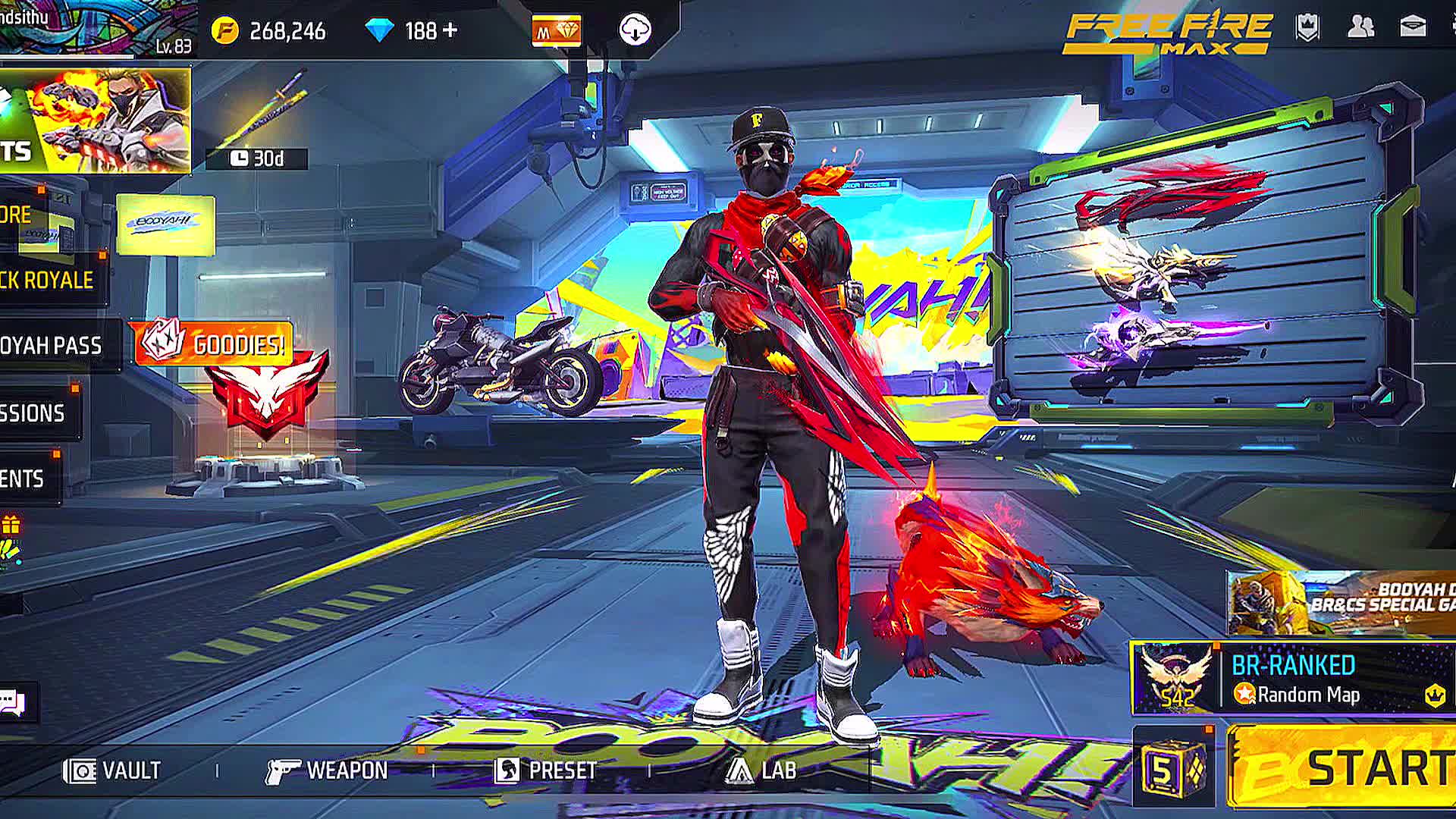Open the Luck Royale menu

point(47,280)
